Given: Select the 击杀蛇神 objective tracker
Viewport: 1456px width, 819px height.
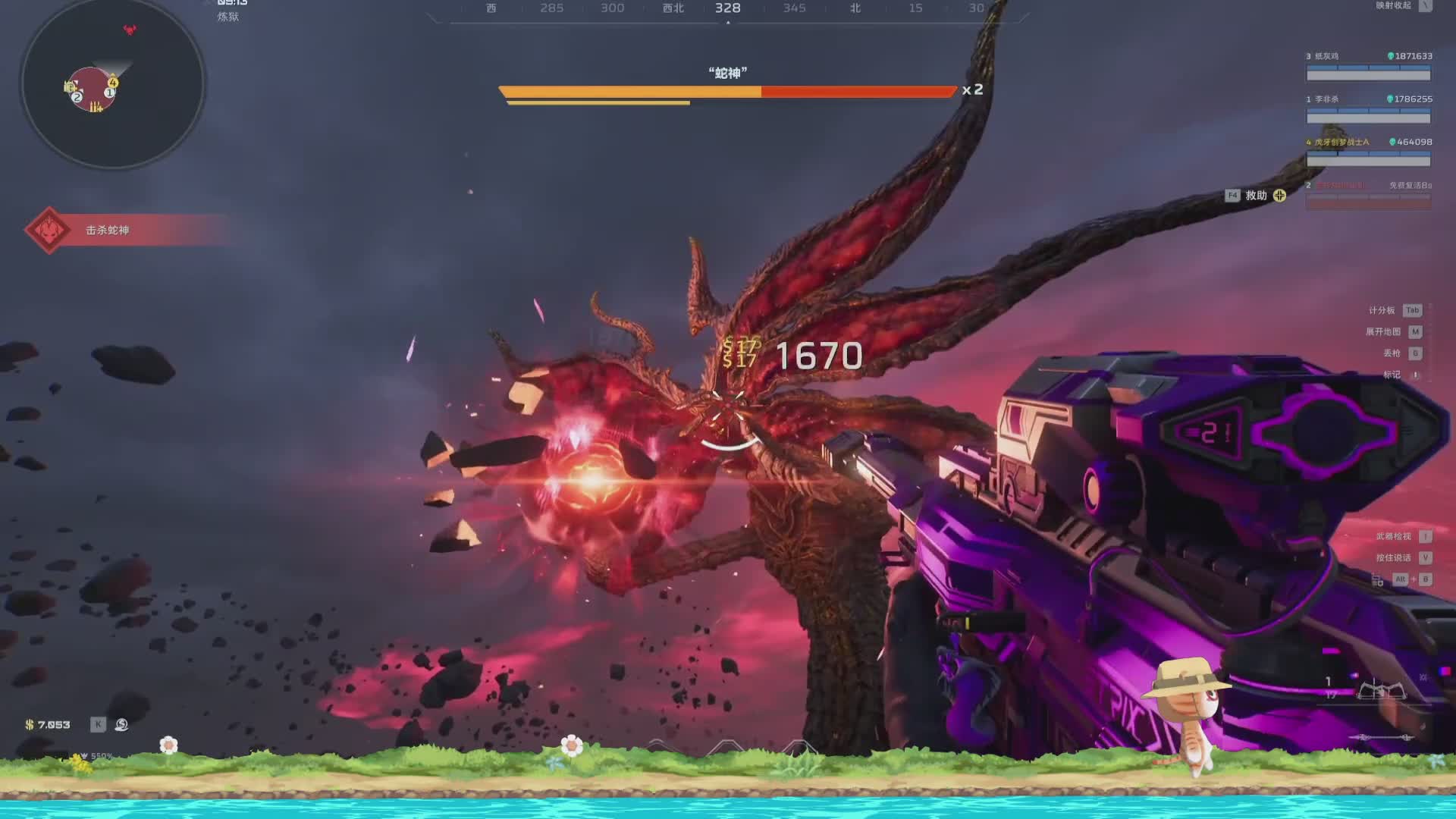Looking at the screenshot, I should coord(107,230).
